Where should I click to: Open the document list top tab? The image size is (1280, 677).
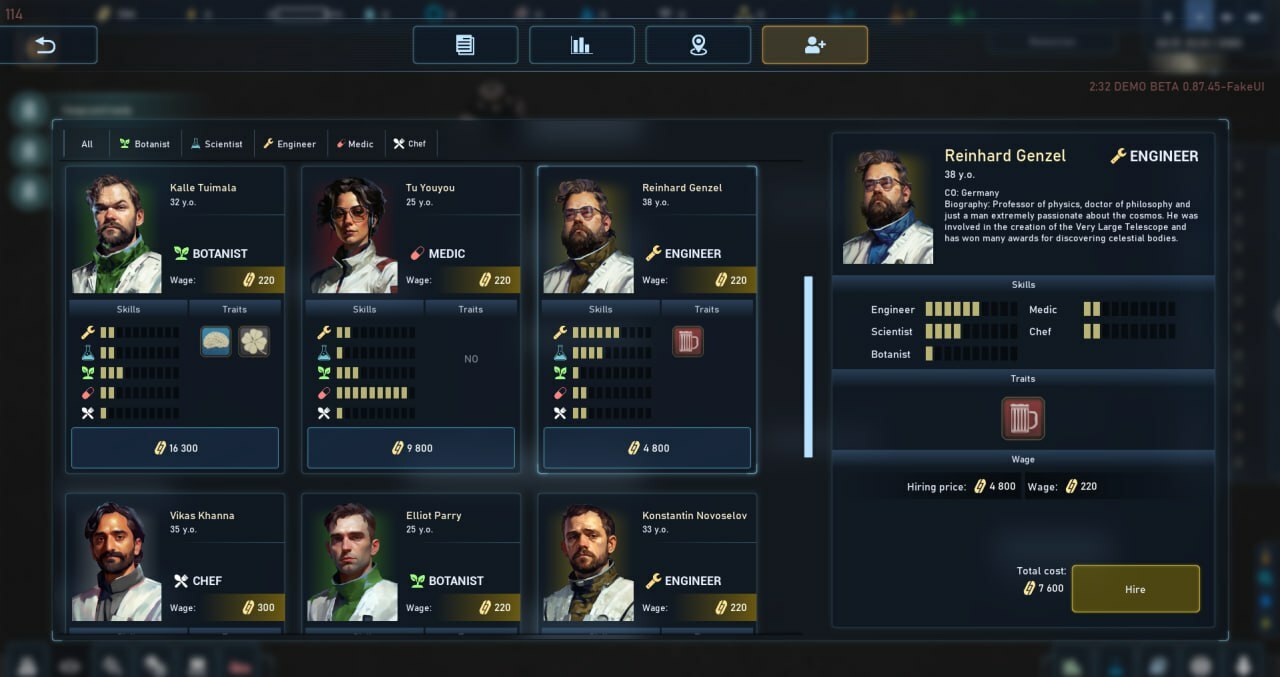(x=465, y=45)
